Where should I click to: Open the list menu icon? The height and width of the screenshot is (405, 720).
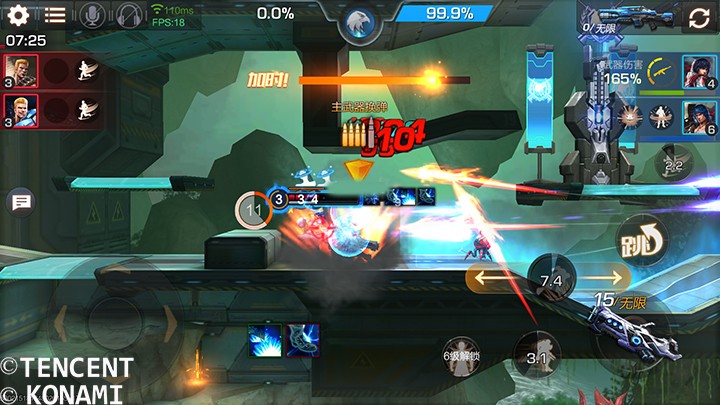tap(55, 15)
